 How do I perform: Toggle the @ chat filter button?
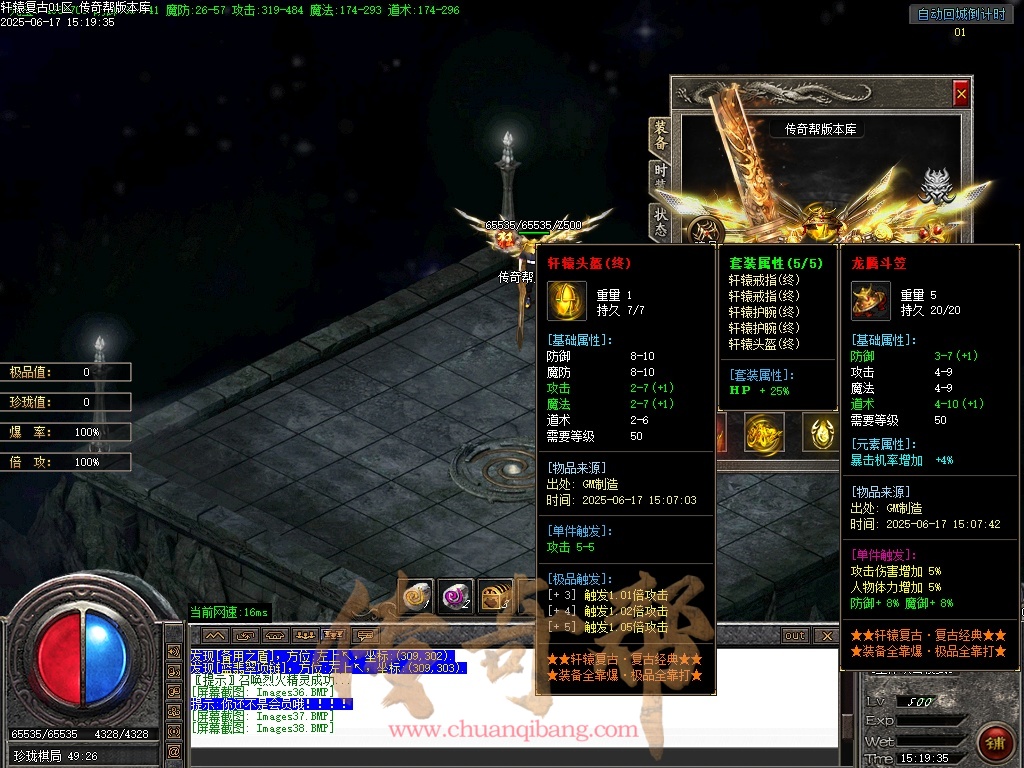point(173,751)
